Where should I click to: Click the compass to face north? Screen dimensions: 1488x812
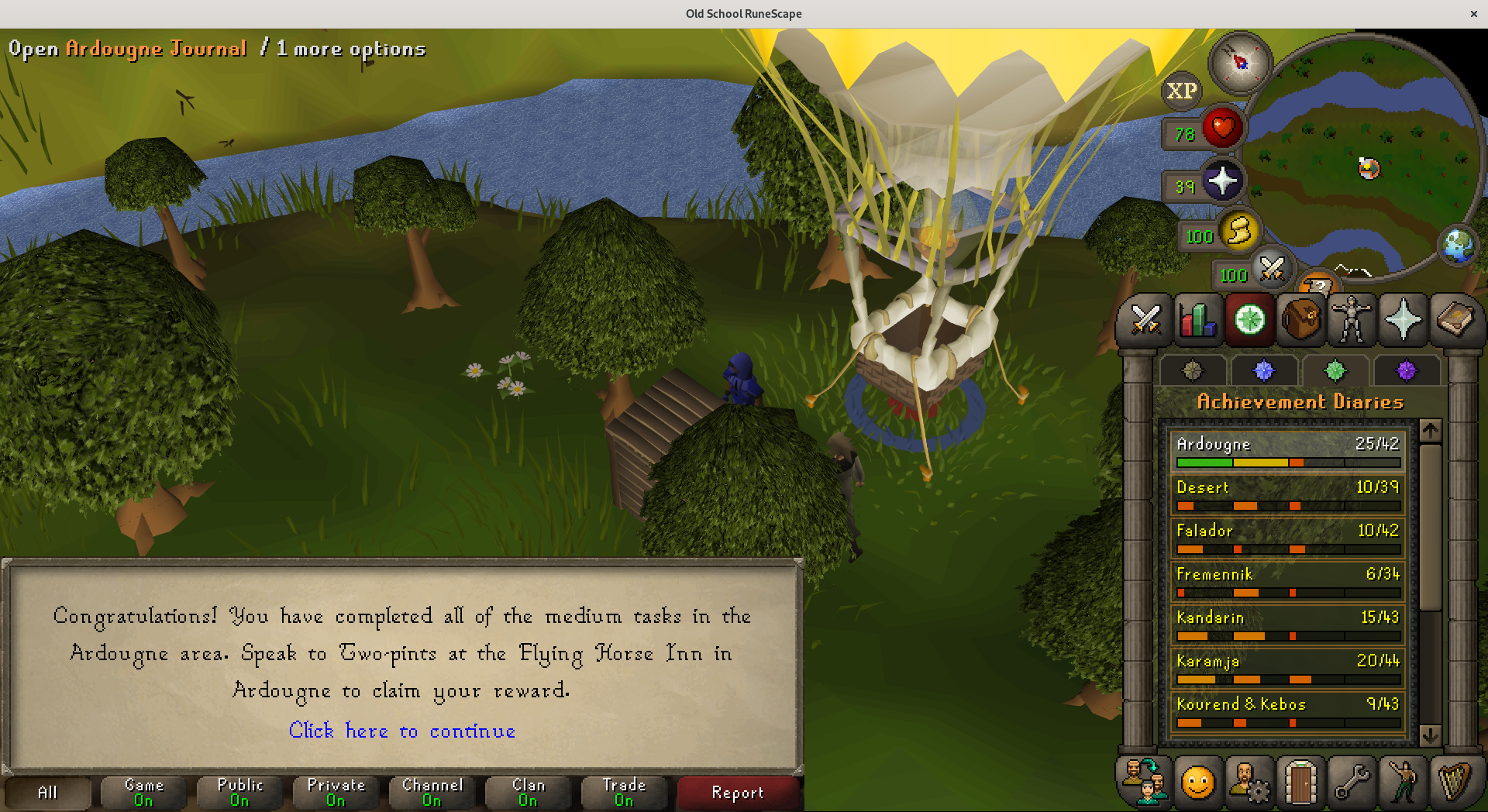click(1240, 62)
